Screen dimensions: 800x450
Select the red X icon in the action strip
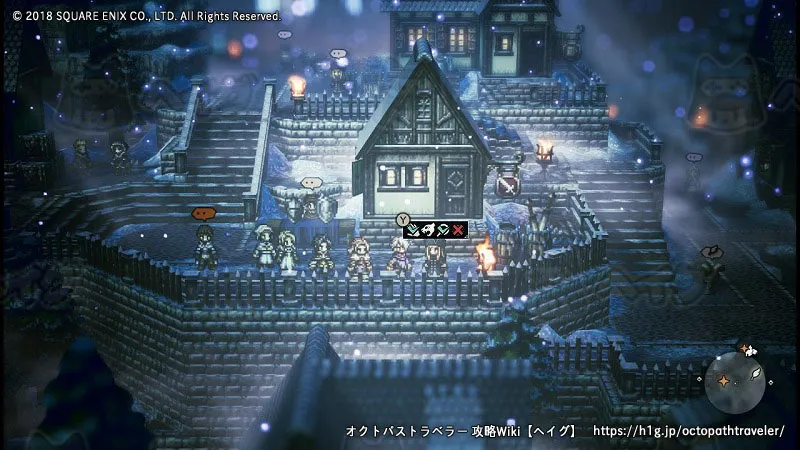459,231
